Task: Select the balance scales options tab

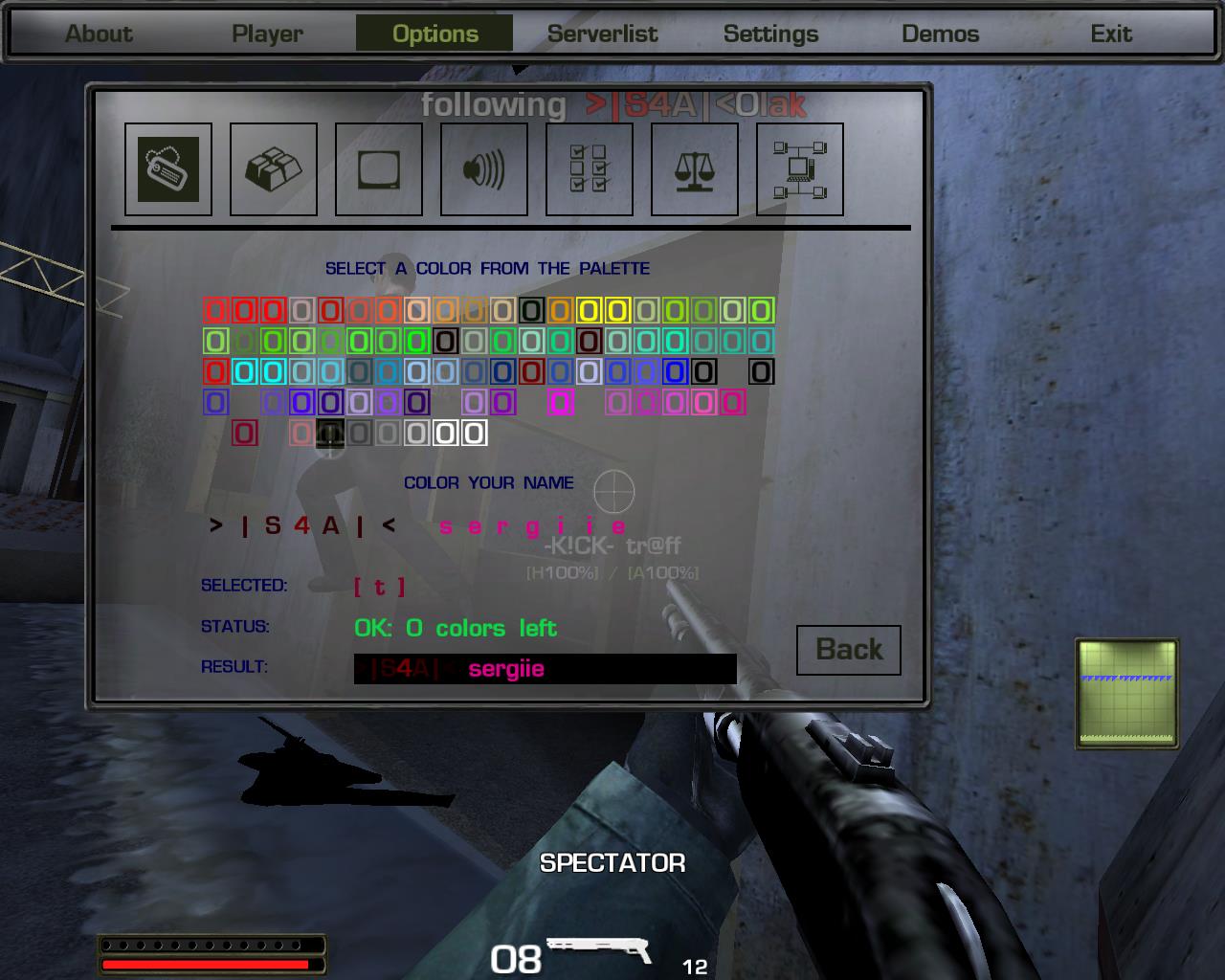Action: pyautogui.click(x=695, y=169)
